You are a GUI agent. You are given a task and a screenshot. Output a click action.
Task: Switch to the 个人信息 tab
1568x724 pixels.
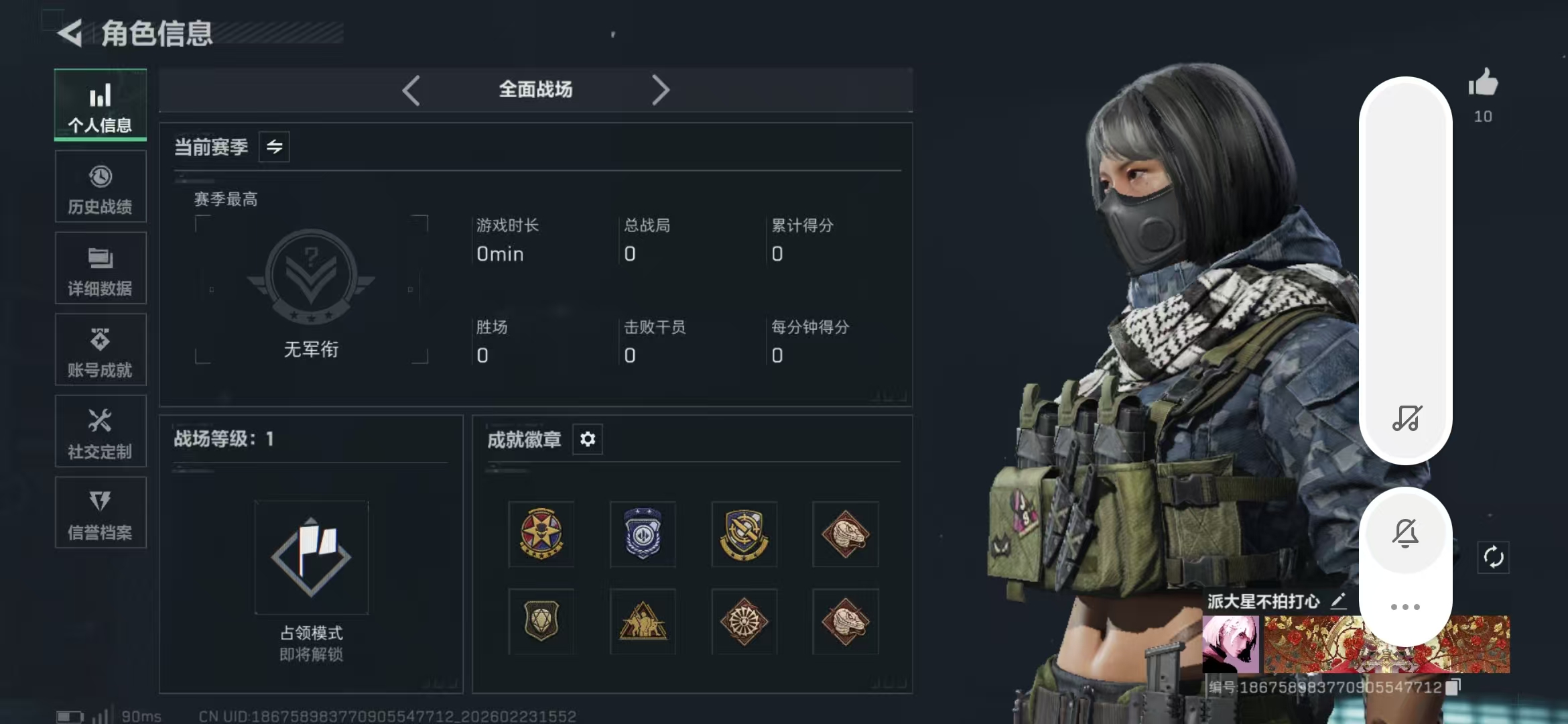pos(100,105)
